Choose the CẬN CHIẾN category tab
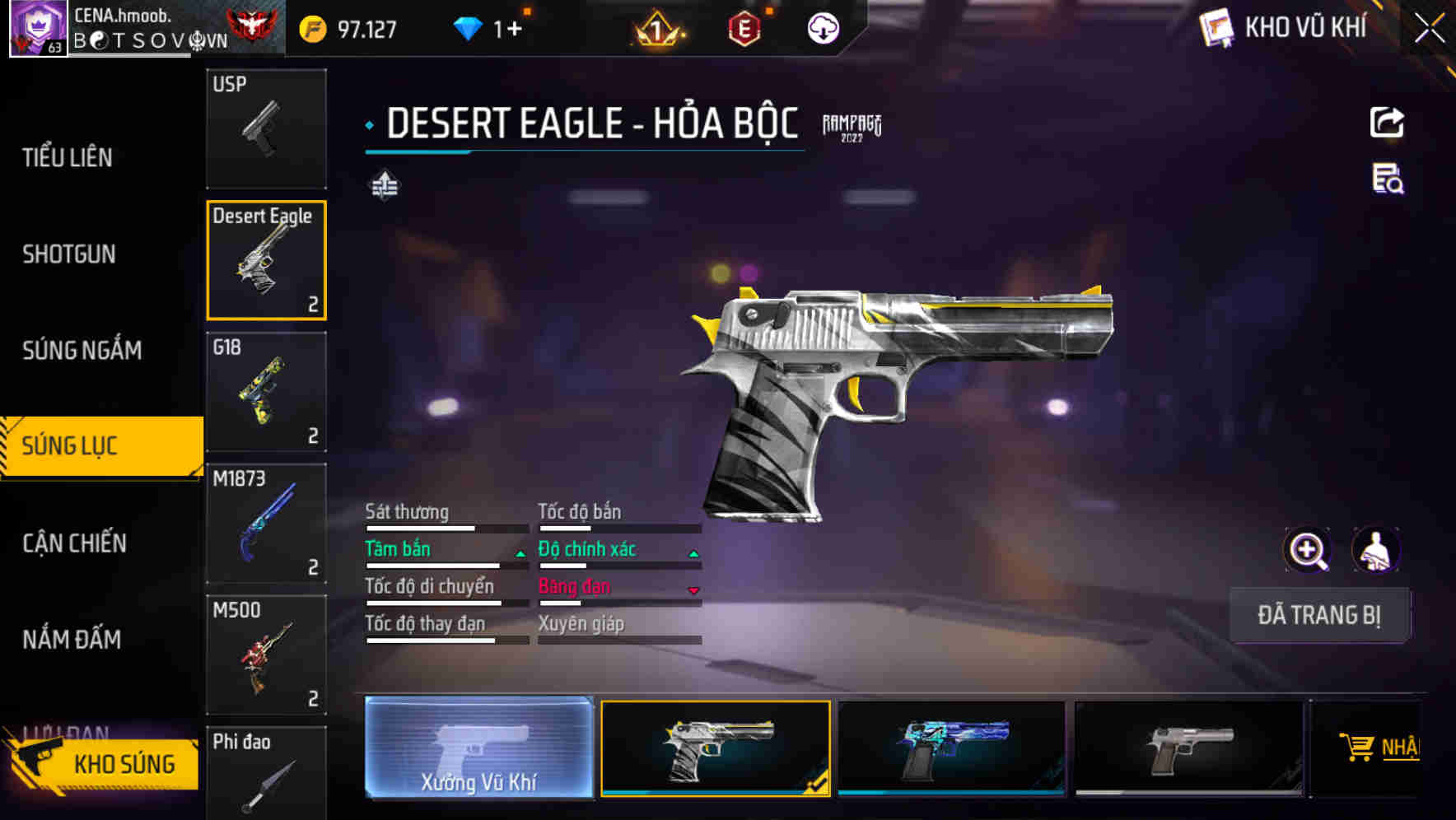This screenshot has width=1456, height=820. [x=74, y=543]
